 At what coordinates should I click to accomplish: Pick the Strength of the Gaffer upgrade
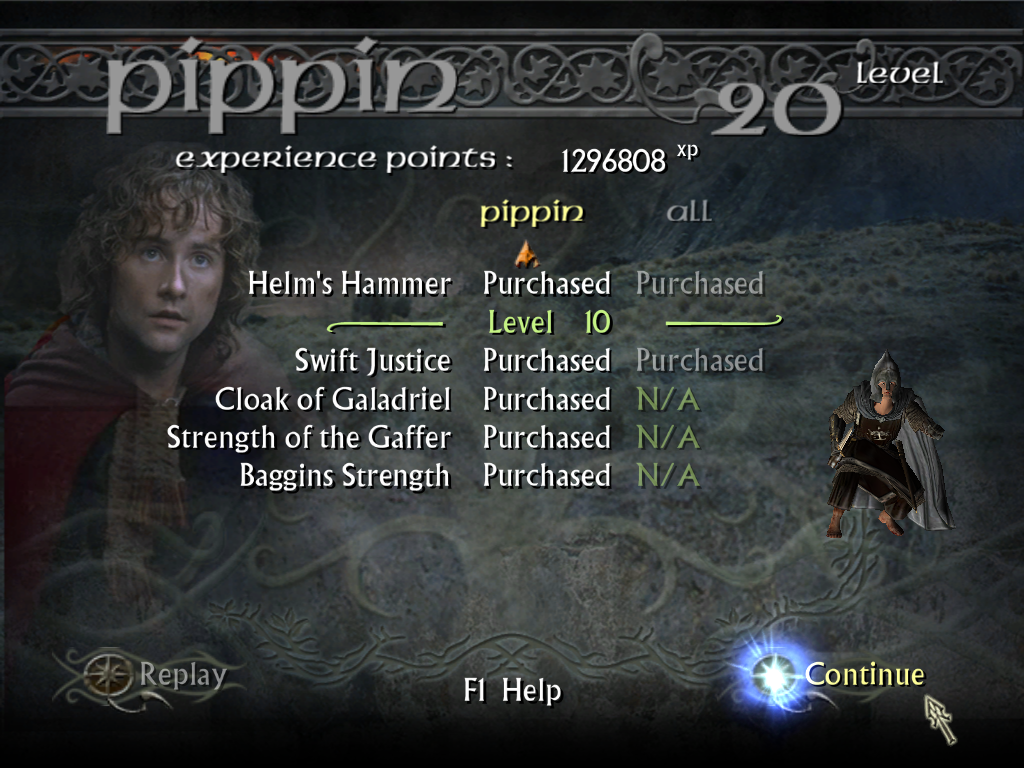click(308, 437)
